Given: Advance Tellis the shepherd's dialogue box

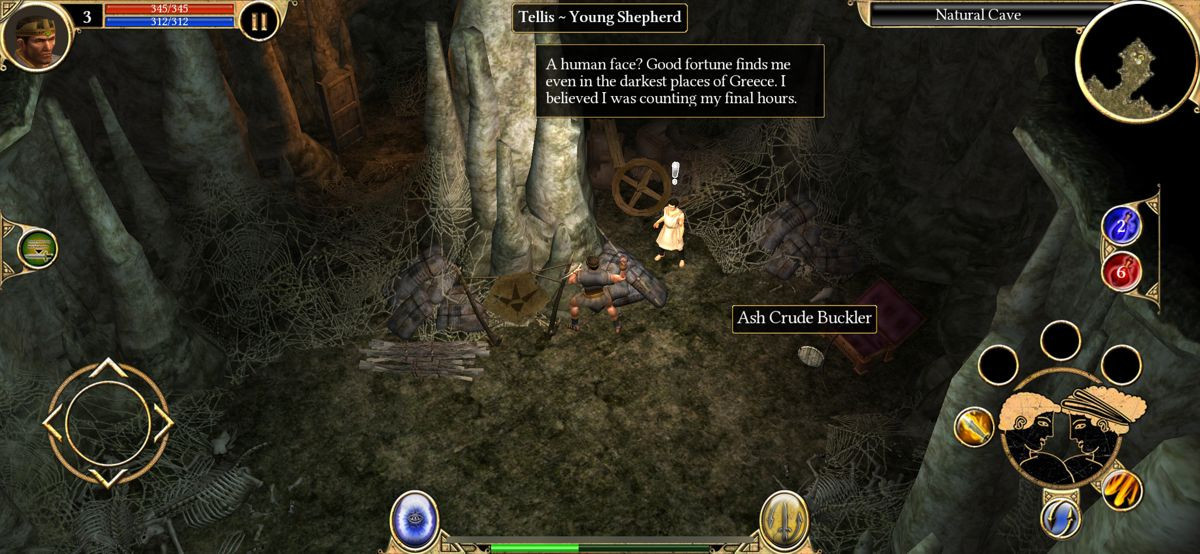Looking at the screenshot, I should 679,81.
